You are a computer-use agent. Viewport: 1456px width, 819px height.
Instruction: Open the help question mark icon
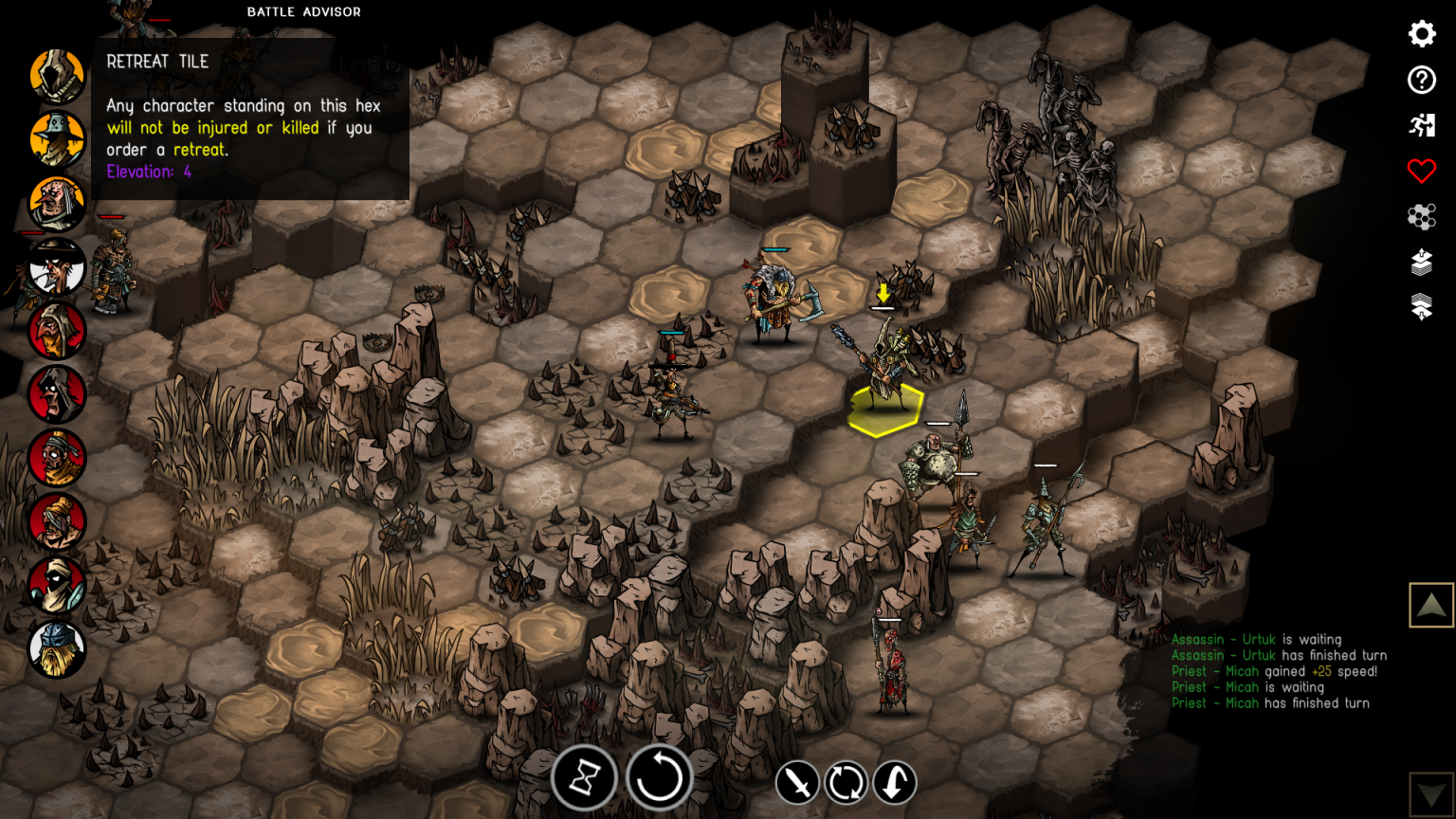pyautogui.click(x=1421, y=81)
